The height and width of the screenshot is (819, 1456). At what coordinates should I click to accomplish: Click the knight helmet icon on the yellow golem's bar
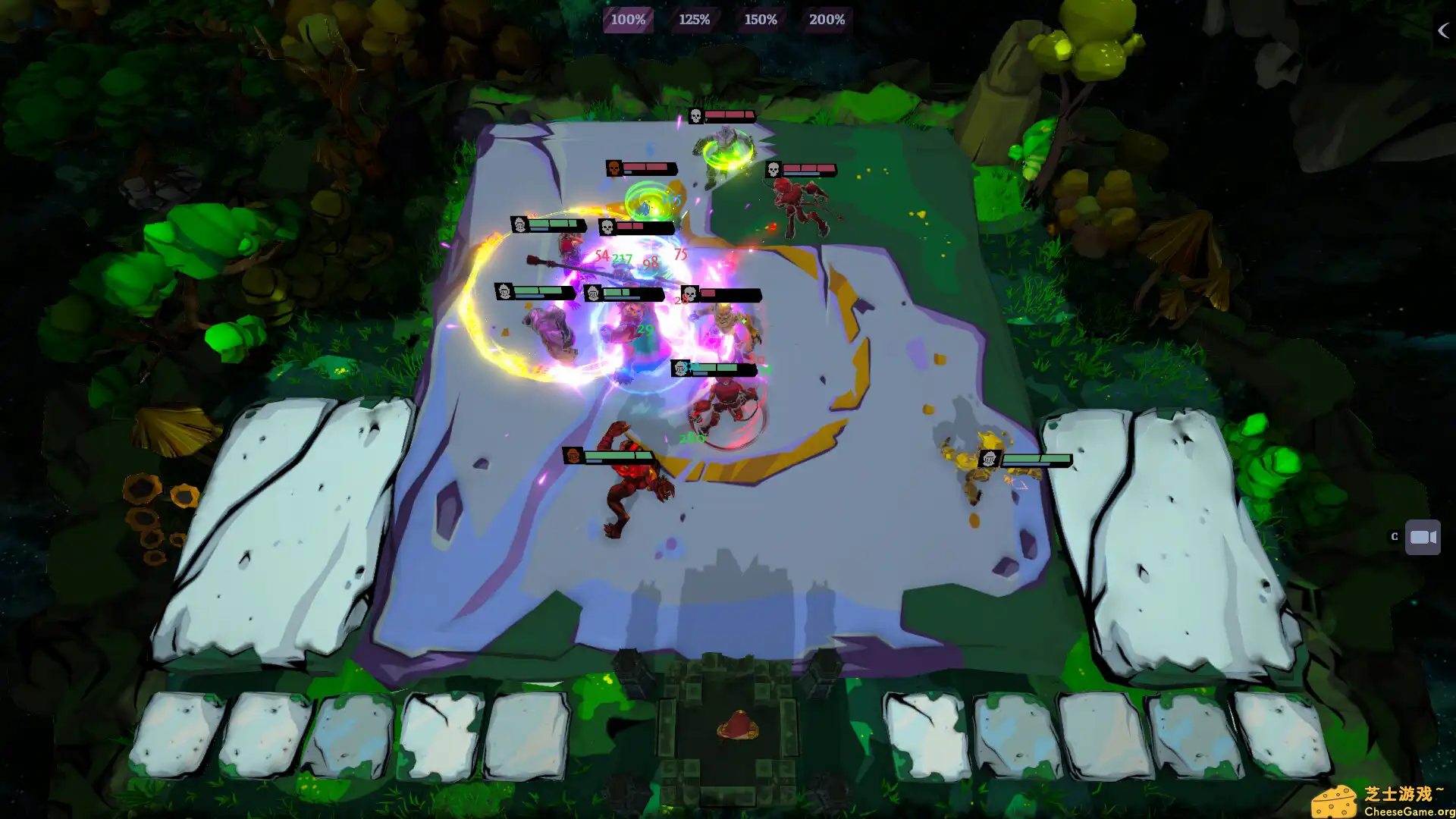(x=991, y=458)
